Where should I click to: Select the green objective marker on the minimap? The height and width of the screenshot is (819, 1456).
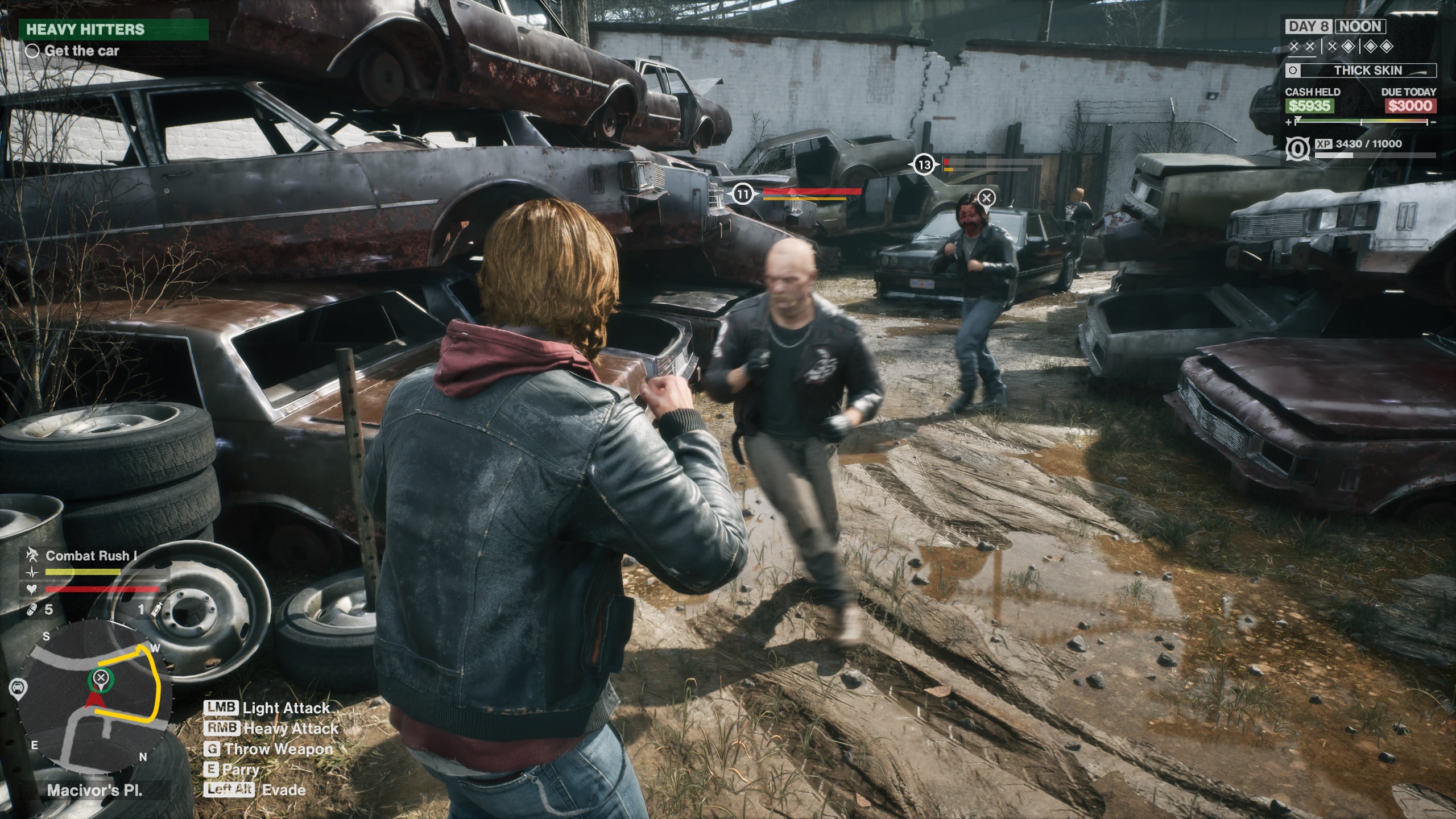(101, 678)
